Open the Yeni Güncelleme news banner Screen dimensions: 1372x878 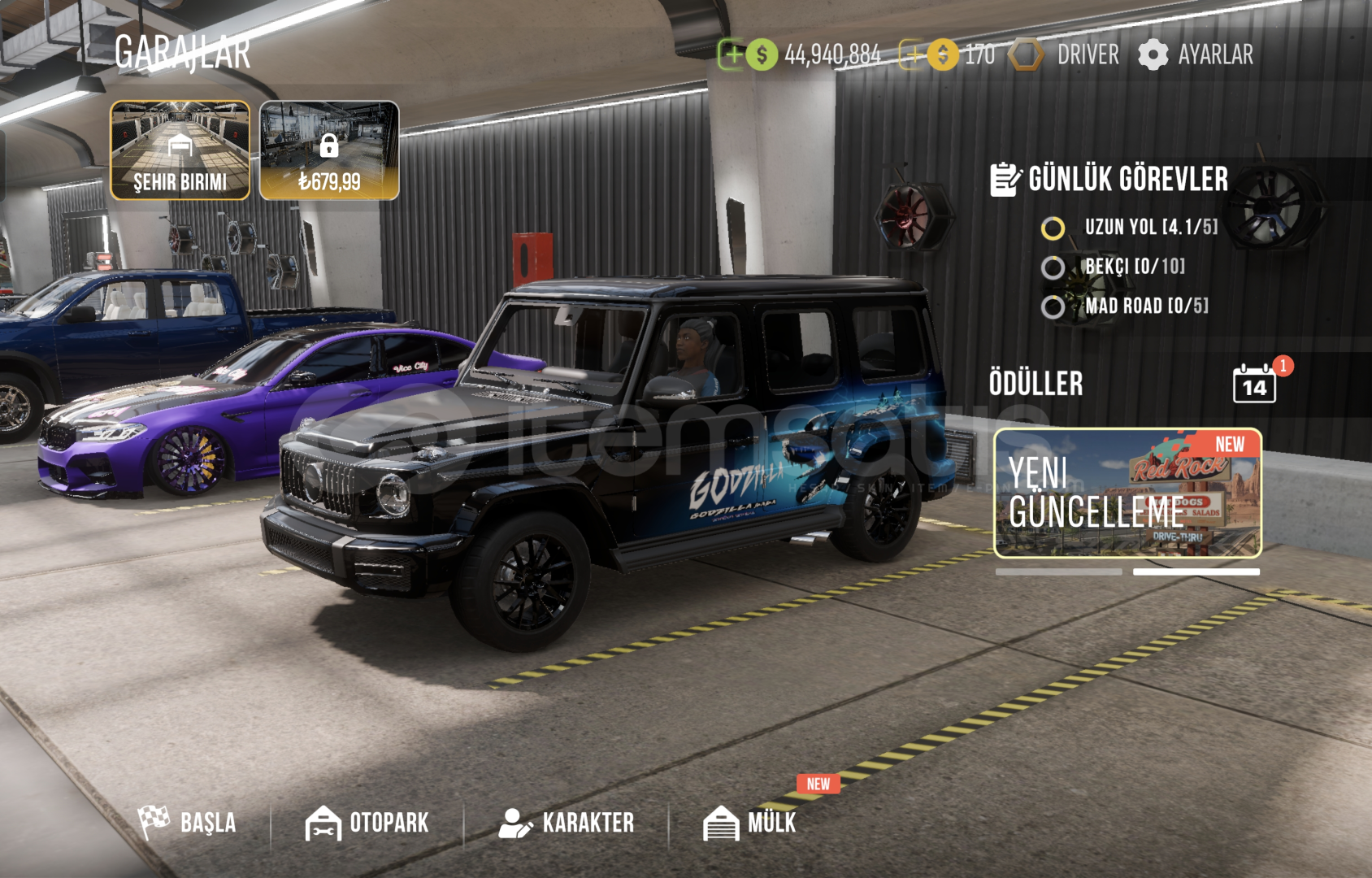click(1127, 493)
